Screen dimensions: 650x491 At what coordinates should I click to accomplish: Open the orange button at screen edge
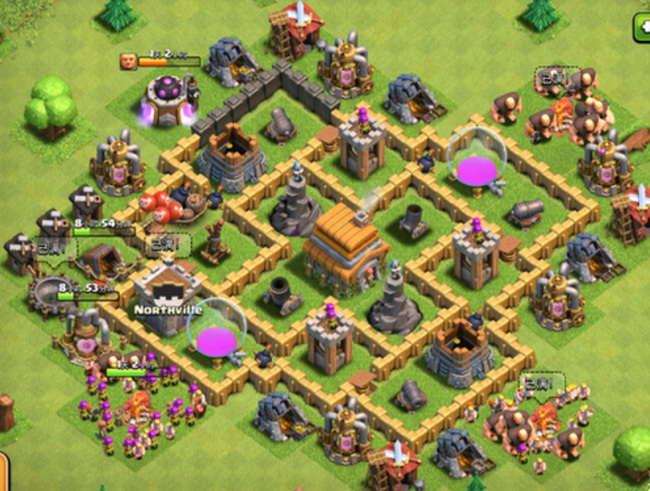point(3,471)
